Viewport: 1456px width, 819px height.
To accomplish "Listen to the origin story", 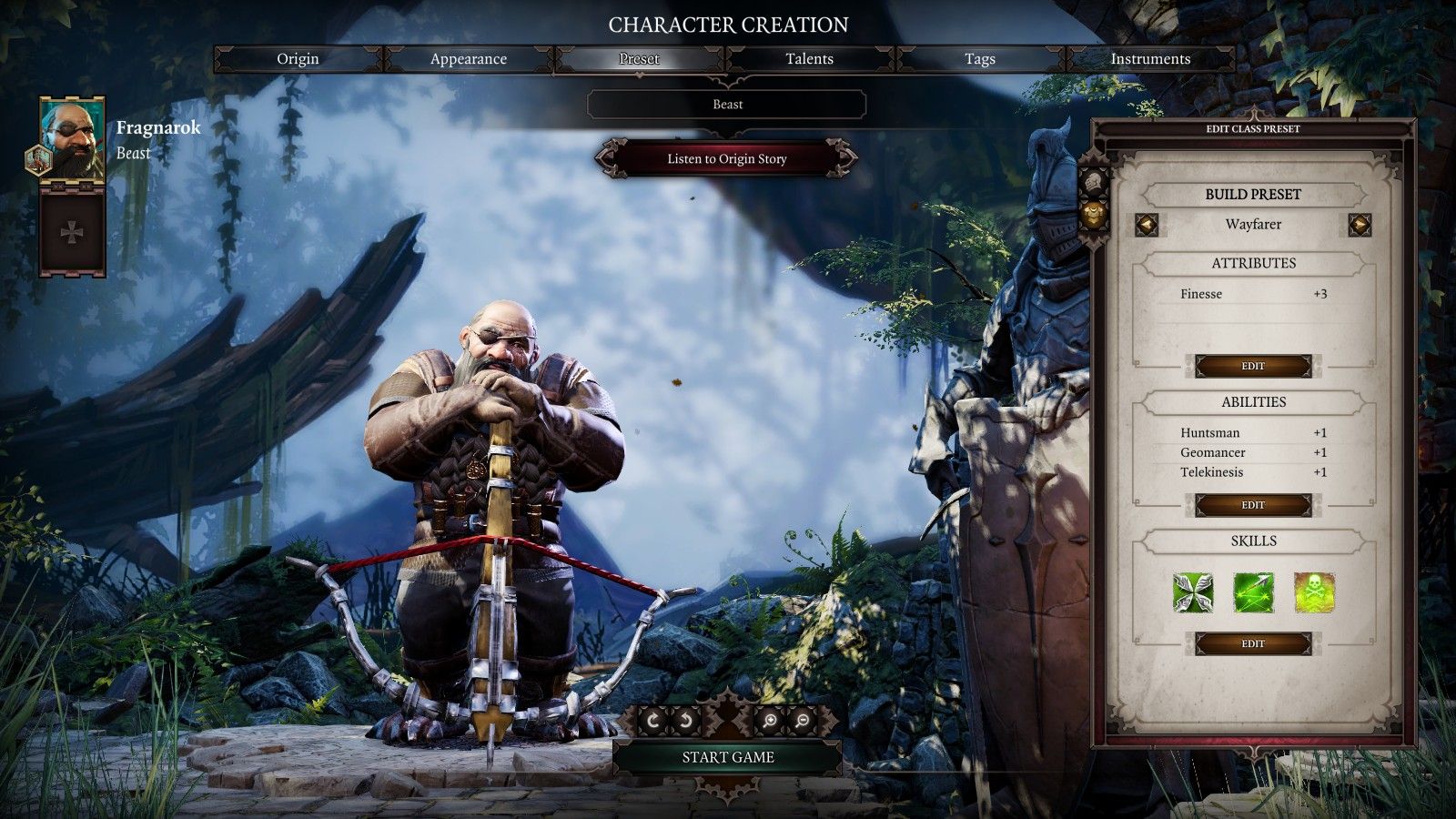I will click(x=726, y=158).
